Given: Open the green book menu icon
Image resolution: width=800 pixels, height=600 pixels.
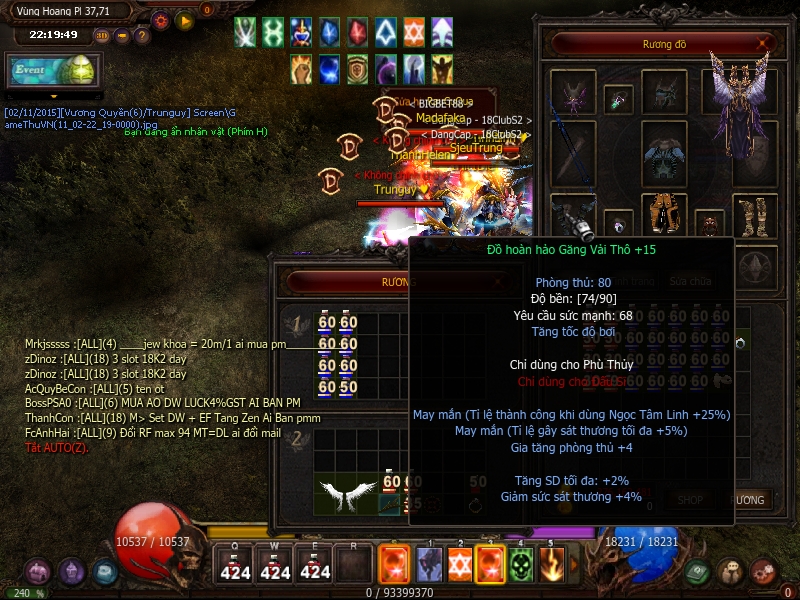Looking at the screenshot, I should pos(698,572).
